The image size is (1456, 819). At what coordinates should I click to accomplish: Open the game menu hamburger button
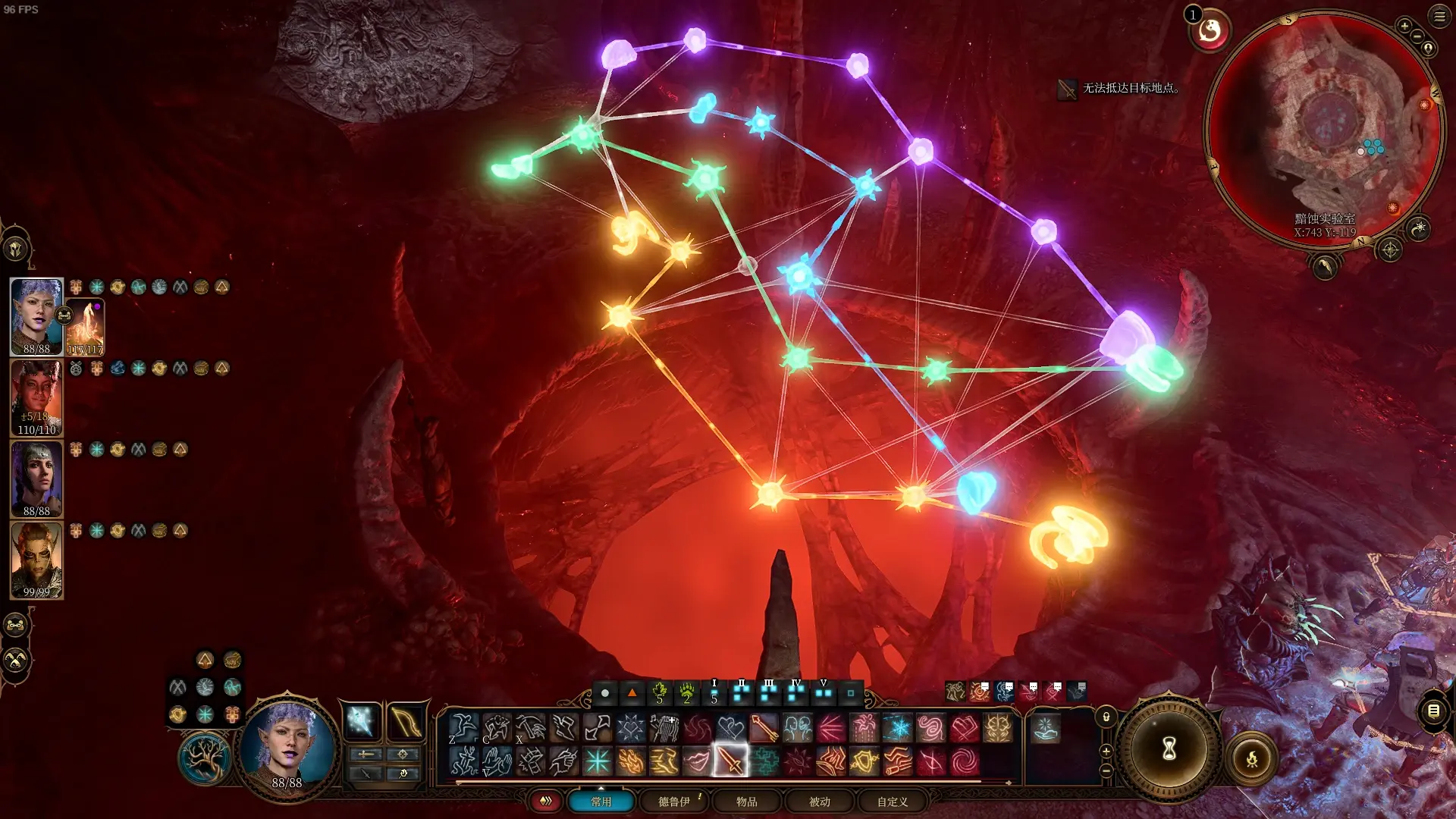(1439, 17)
